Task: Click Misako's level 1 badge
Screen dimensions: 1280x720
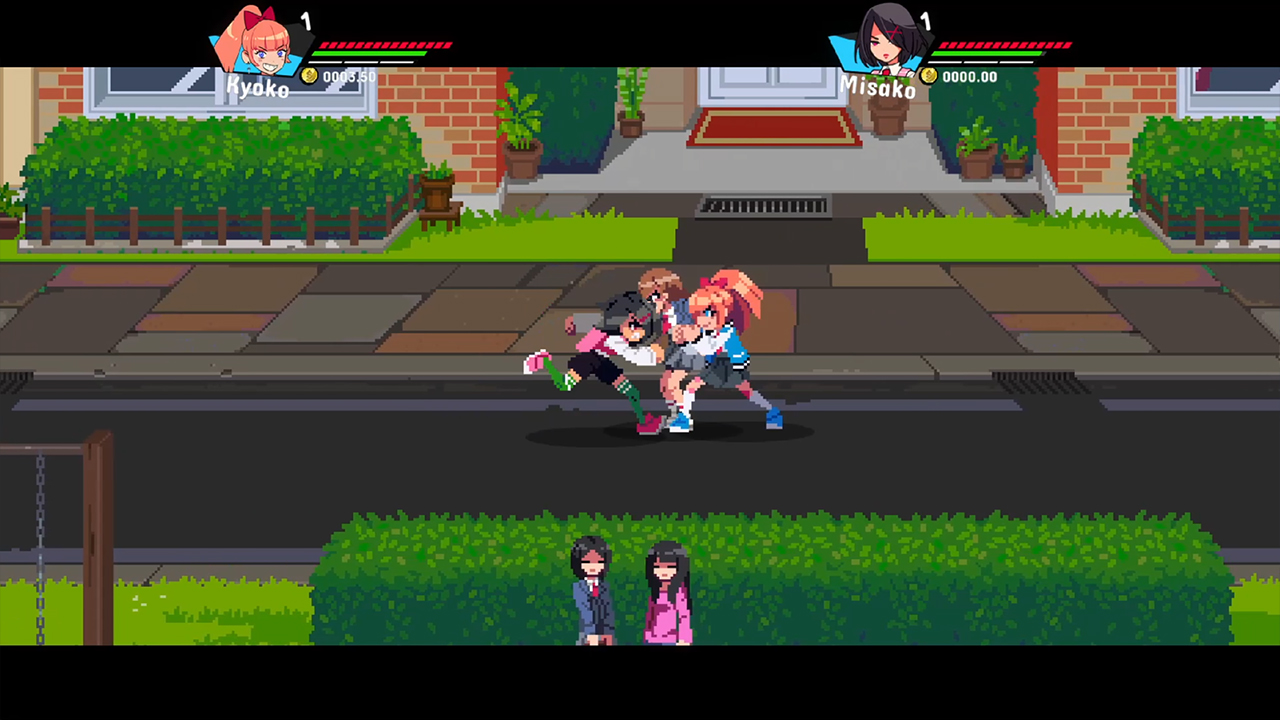Action: pos(926,19)
